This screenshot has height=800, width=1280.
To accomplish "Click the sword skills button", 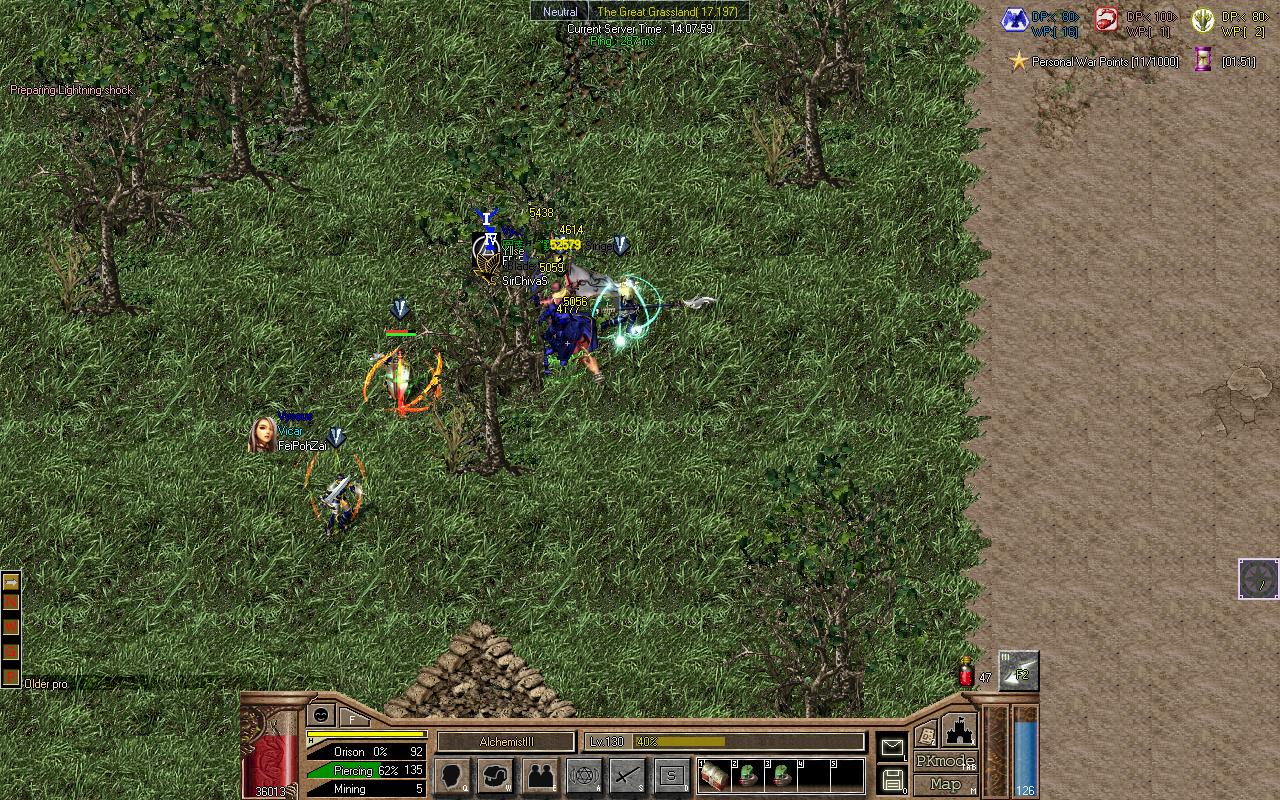I will tap(628, 776).
